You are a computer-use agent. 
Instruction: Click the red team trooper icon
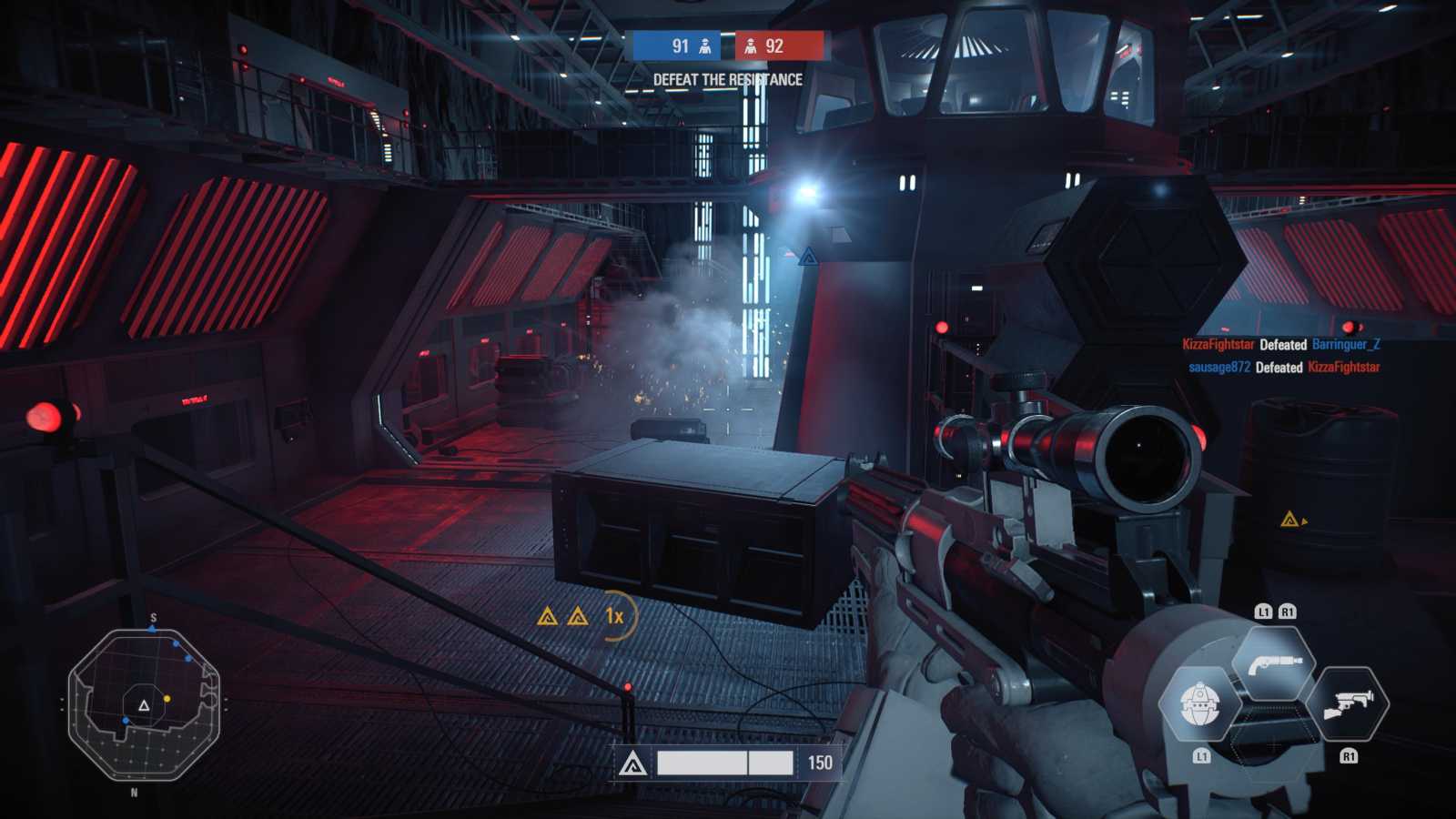(753, 46)
